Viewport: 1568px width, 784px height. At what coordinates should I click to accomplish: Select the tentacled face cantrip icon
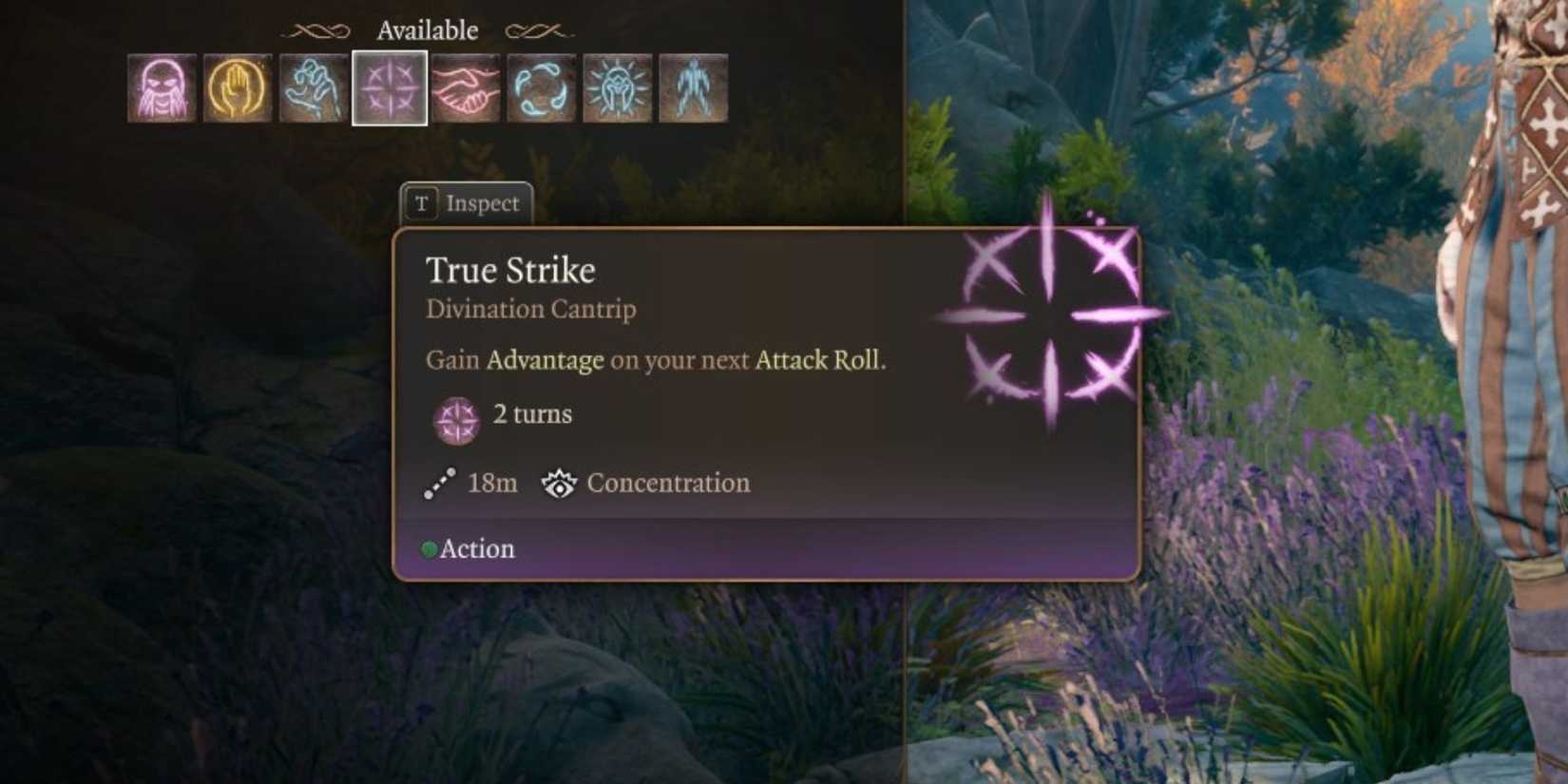tap(163, 87)
